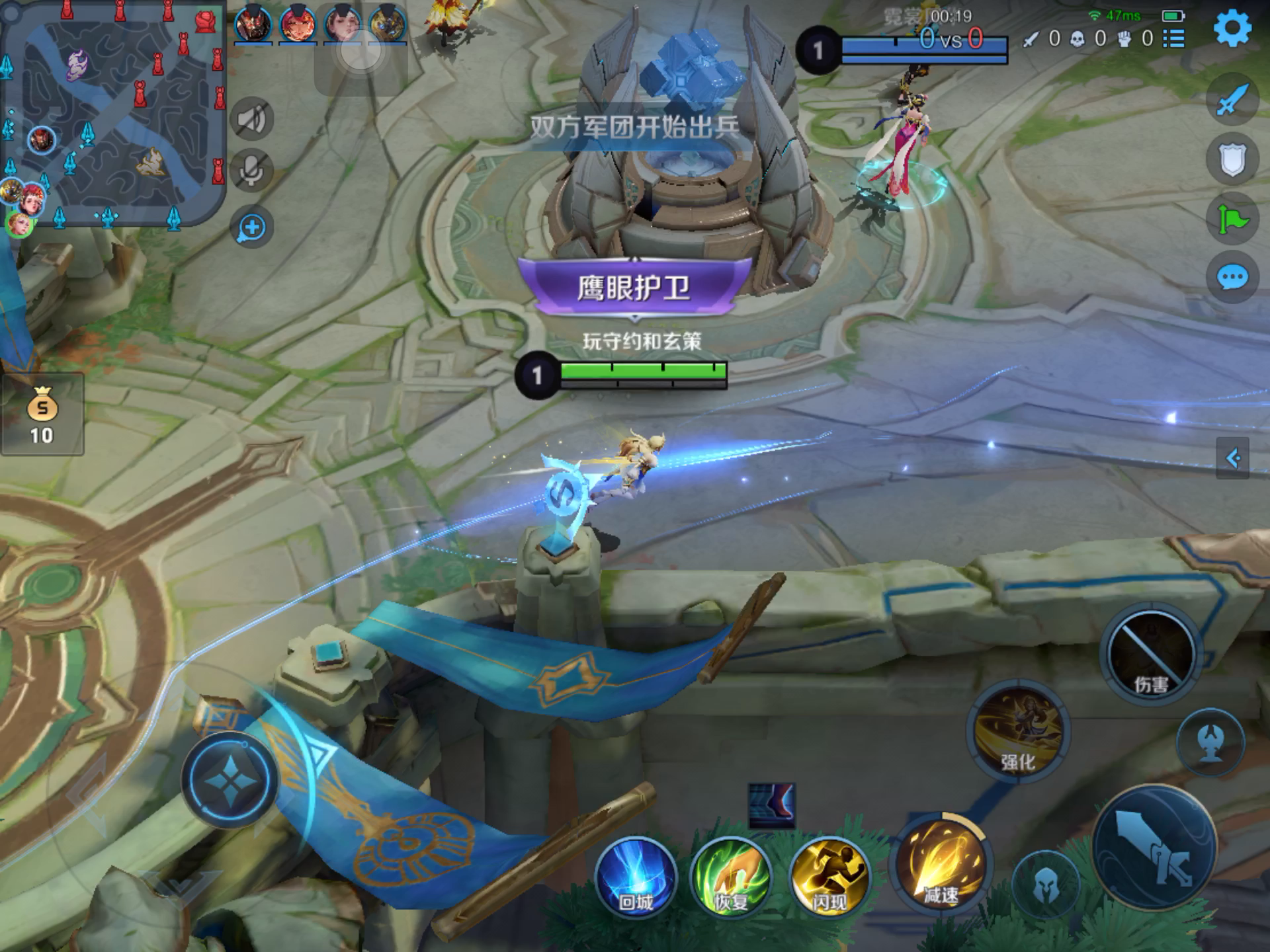Open the quick chat bubble

point(1232,278)
